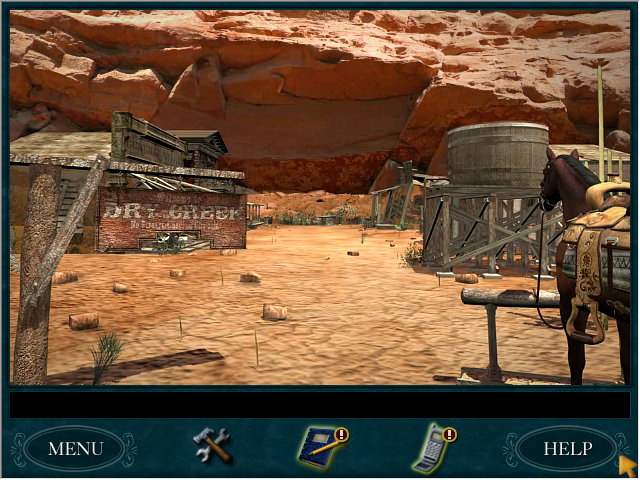640x480 pixels.
Task: Open the hammer and wrench tools icon
Action: (212, 446)
